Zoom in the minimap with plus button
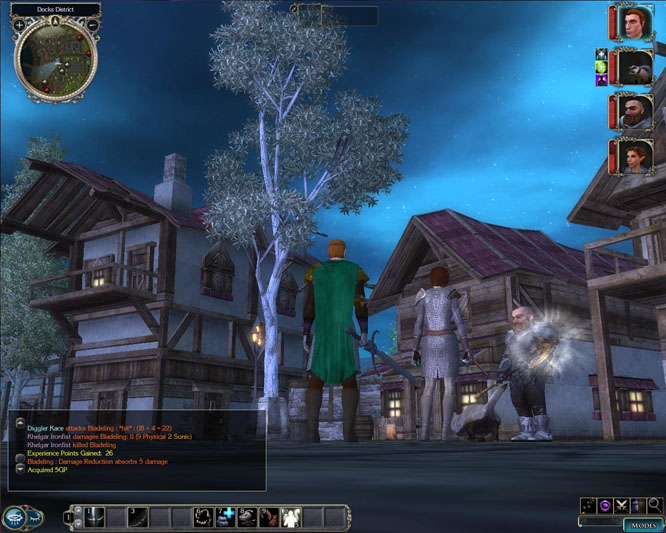Screen dimensions: 666x533 (x=20, y=24)
